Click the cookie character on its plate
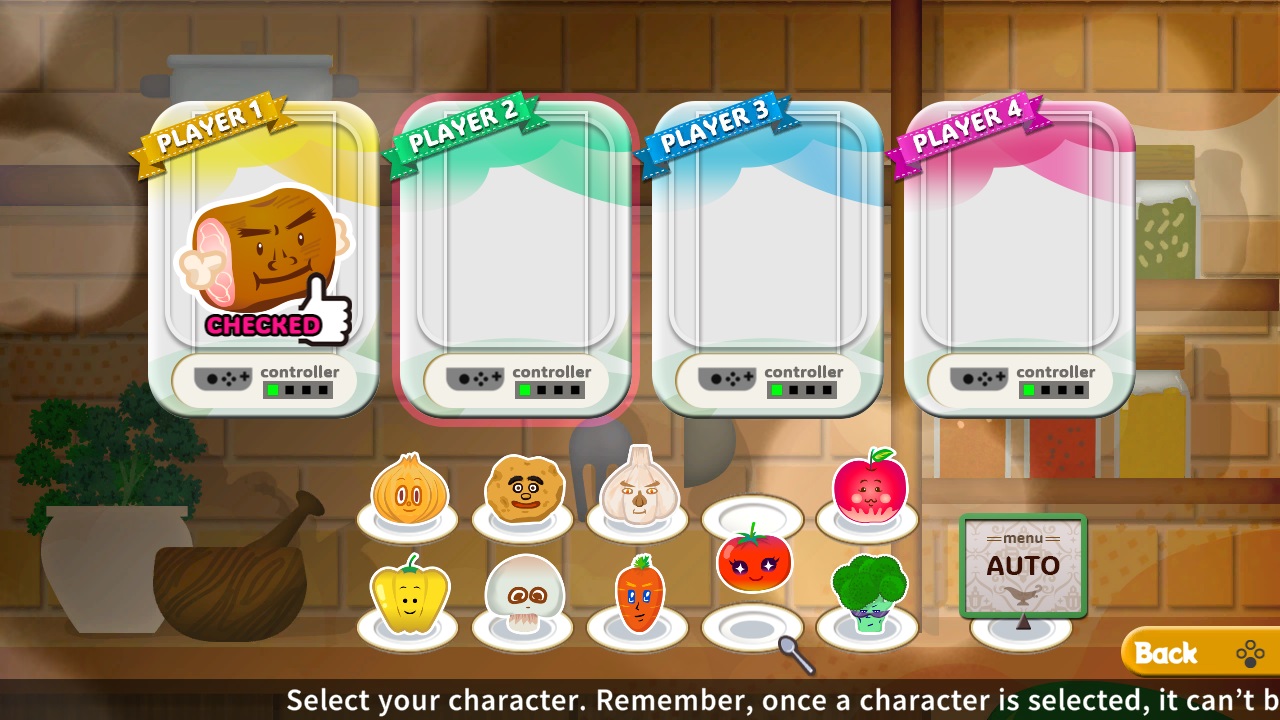 click(x=523, y=490)
